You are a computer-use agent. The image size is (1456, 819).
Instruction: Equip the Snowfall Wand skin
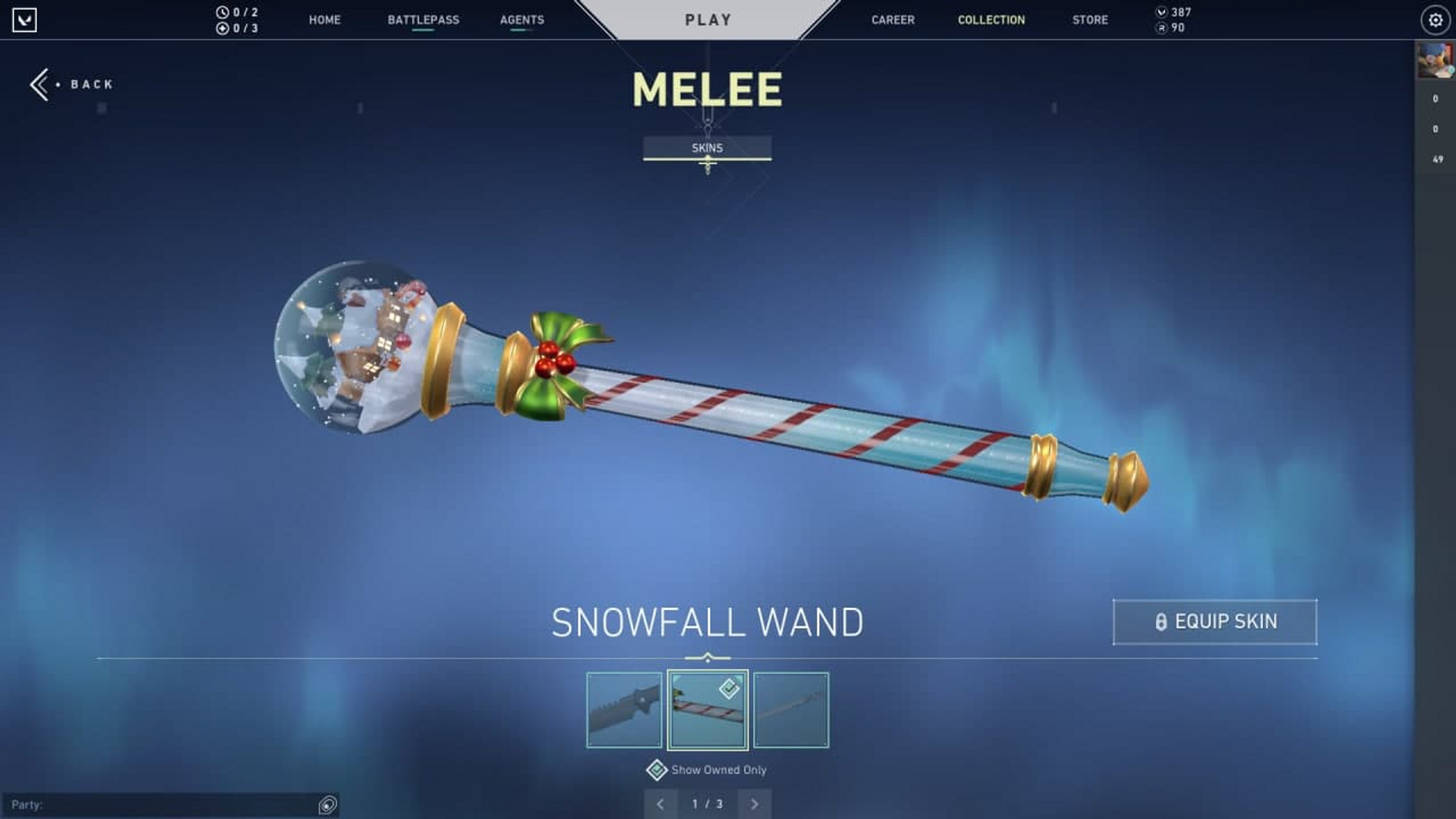(x=1215, y=622)
